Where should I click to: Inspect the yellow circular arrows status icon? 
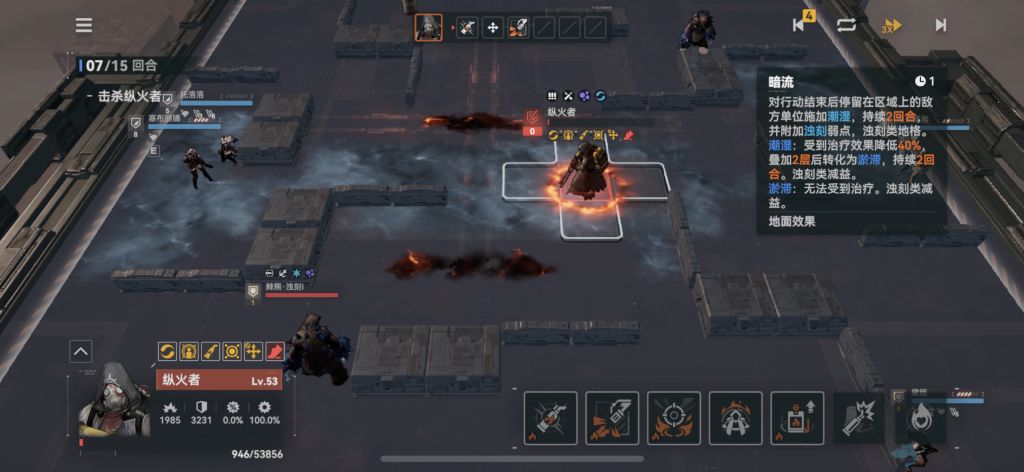pos(168,351)
